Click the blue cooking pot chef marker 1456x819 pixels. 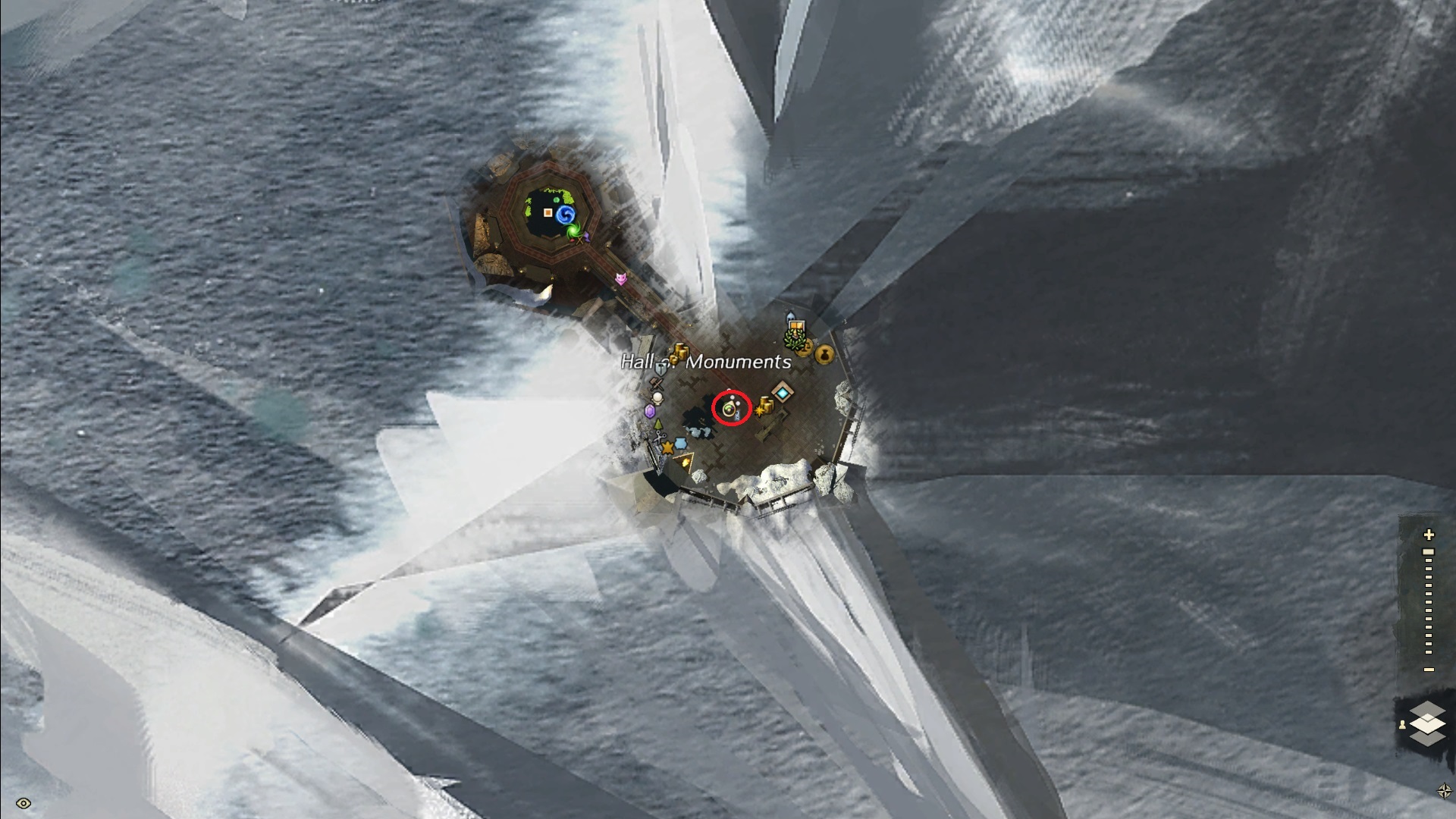[x=680, y=443]
